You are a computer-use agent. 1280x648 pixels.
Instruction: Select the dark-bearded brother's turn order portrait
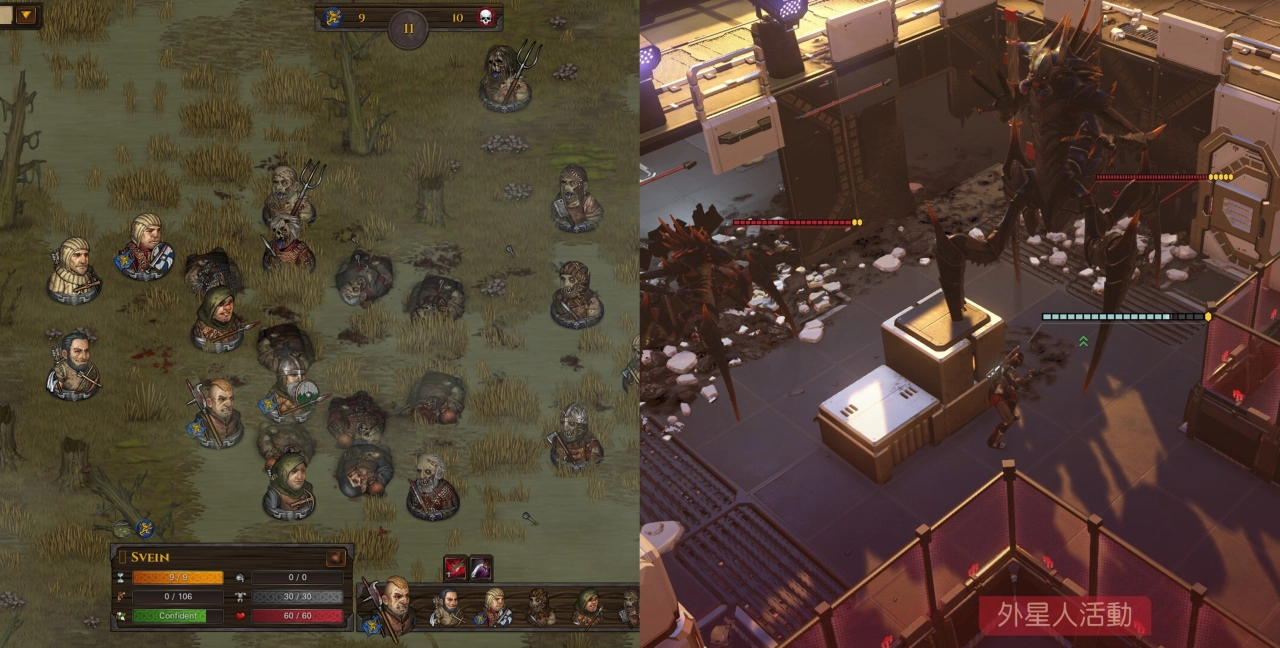(x=449, y=607)
